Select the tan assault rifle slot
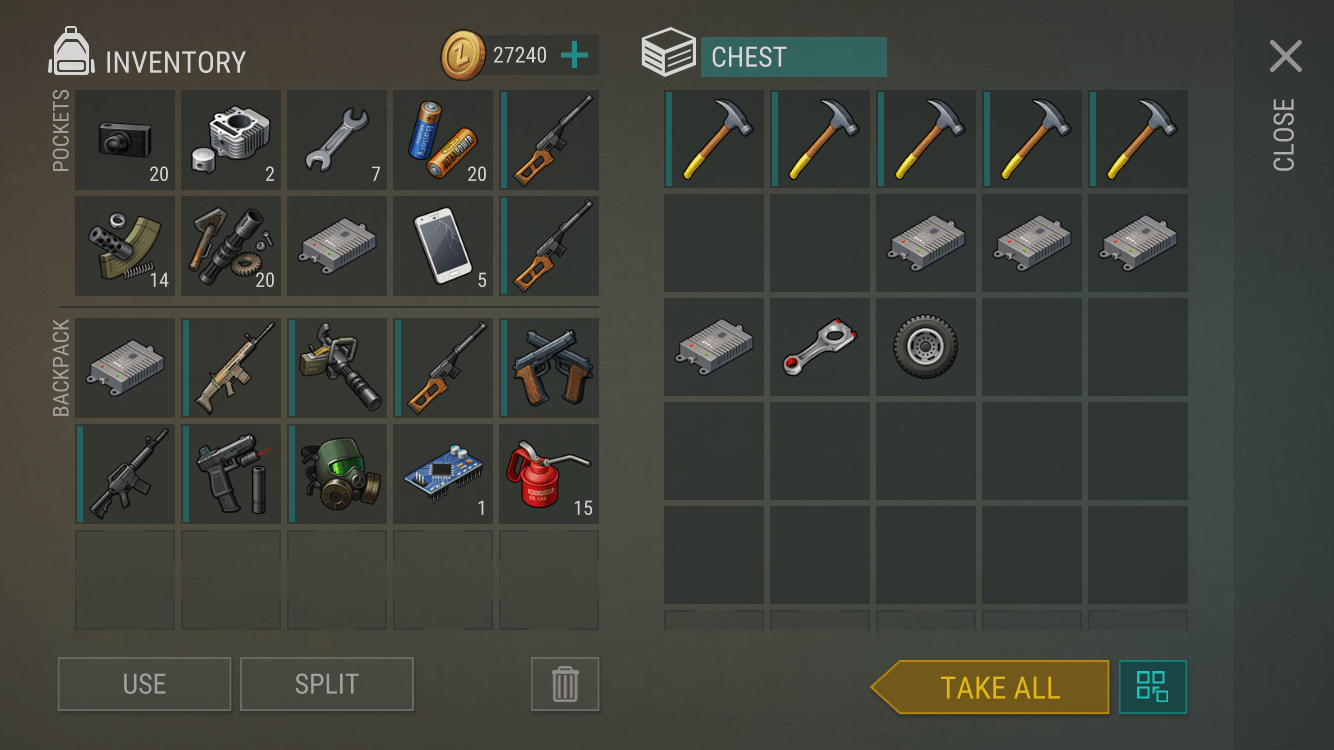 [231, 368]
